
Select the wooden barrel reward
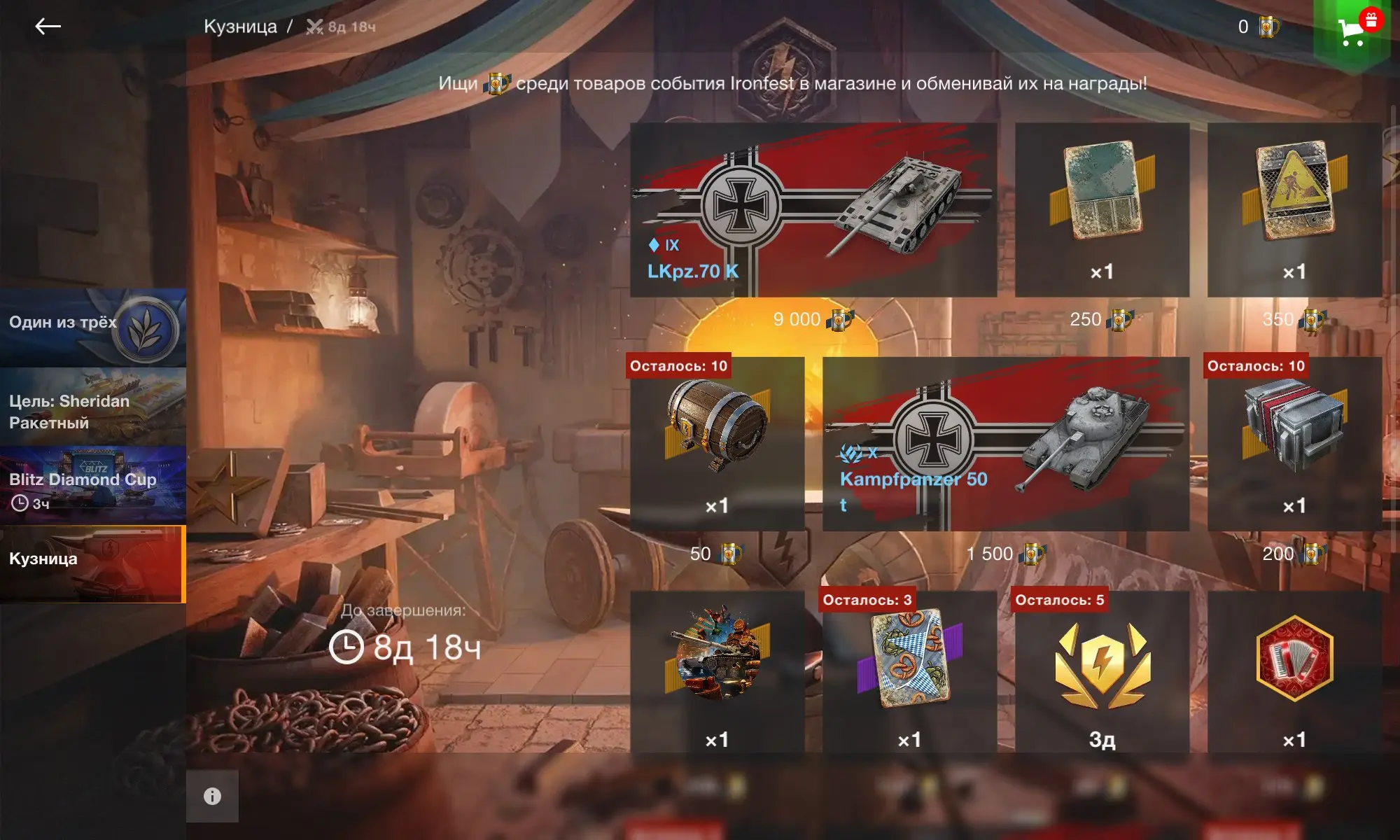click(x=717, y=444)
